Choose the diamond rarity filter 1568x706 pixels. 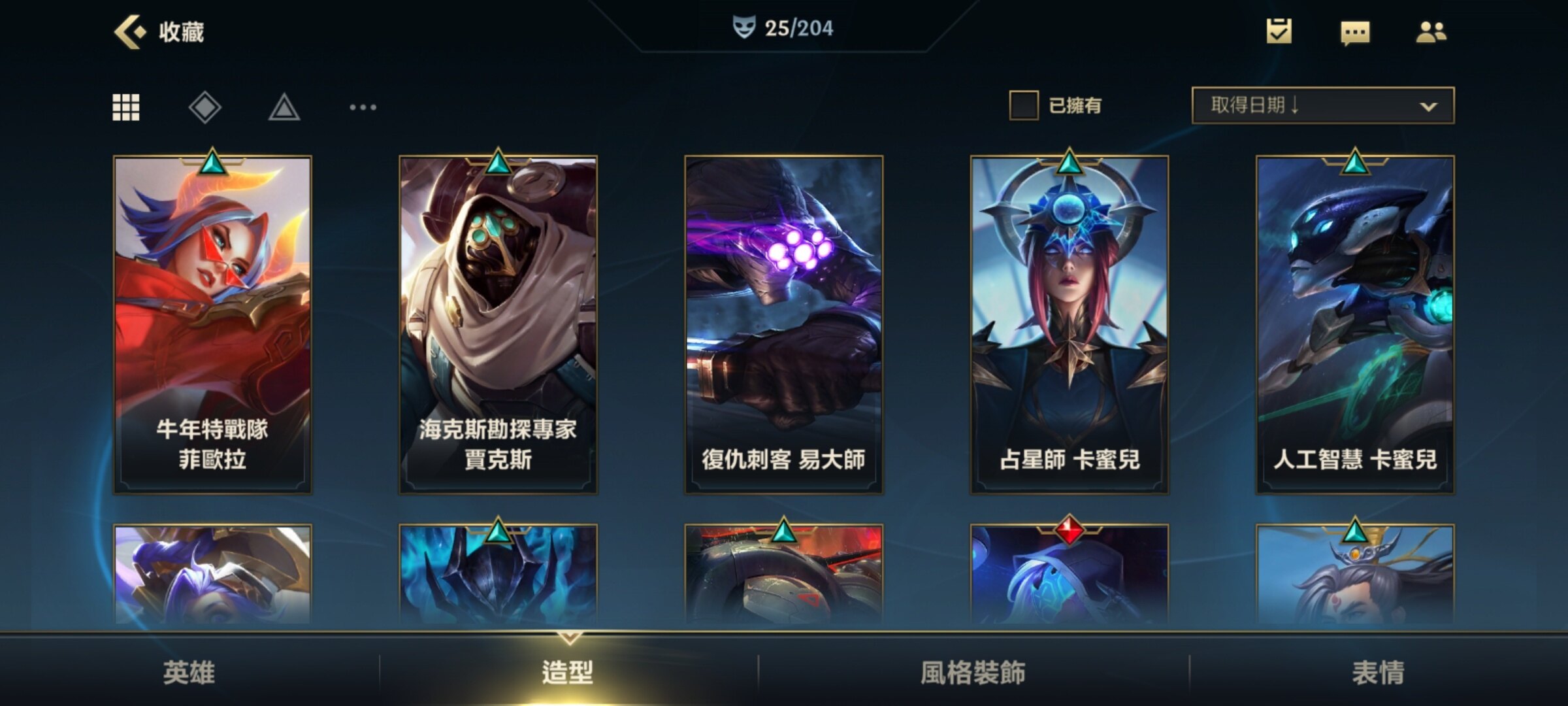(205, 107)
